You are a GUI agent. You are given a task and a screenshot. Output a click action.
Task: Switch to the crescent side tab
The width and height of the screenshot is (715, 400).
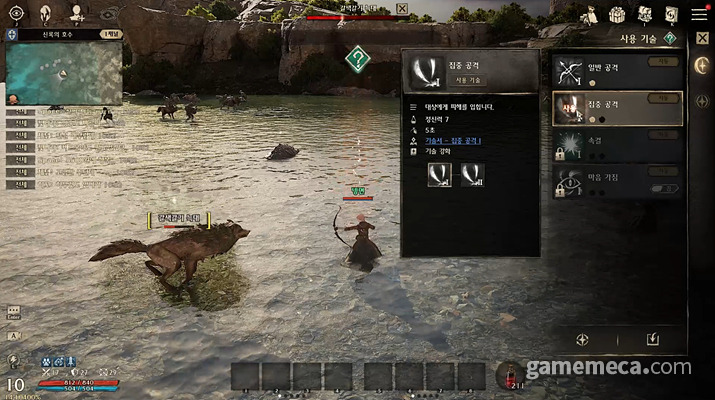(x=701, y=65)
